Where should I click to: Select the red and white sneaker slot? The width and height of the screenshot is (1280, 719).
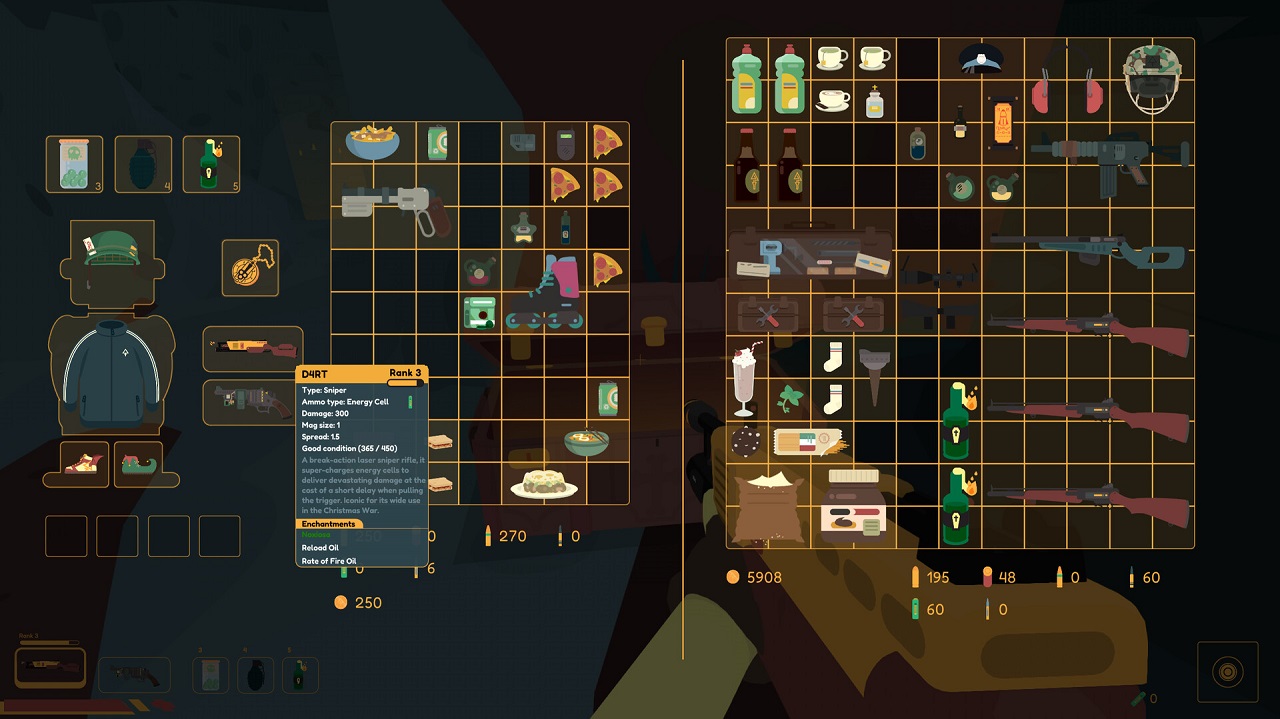81,463
